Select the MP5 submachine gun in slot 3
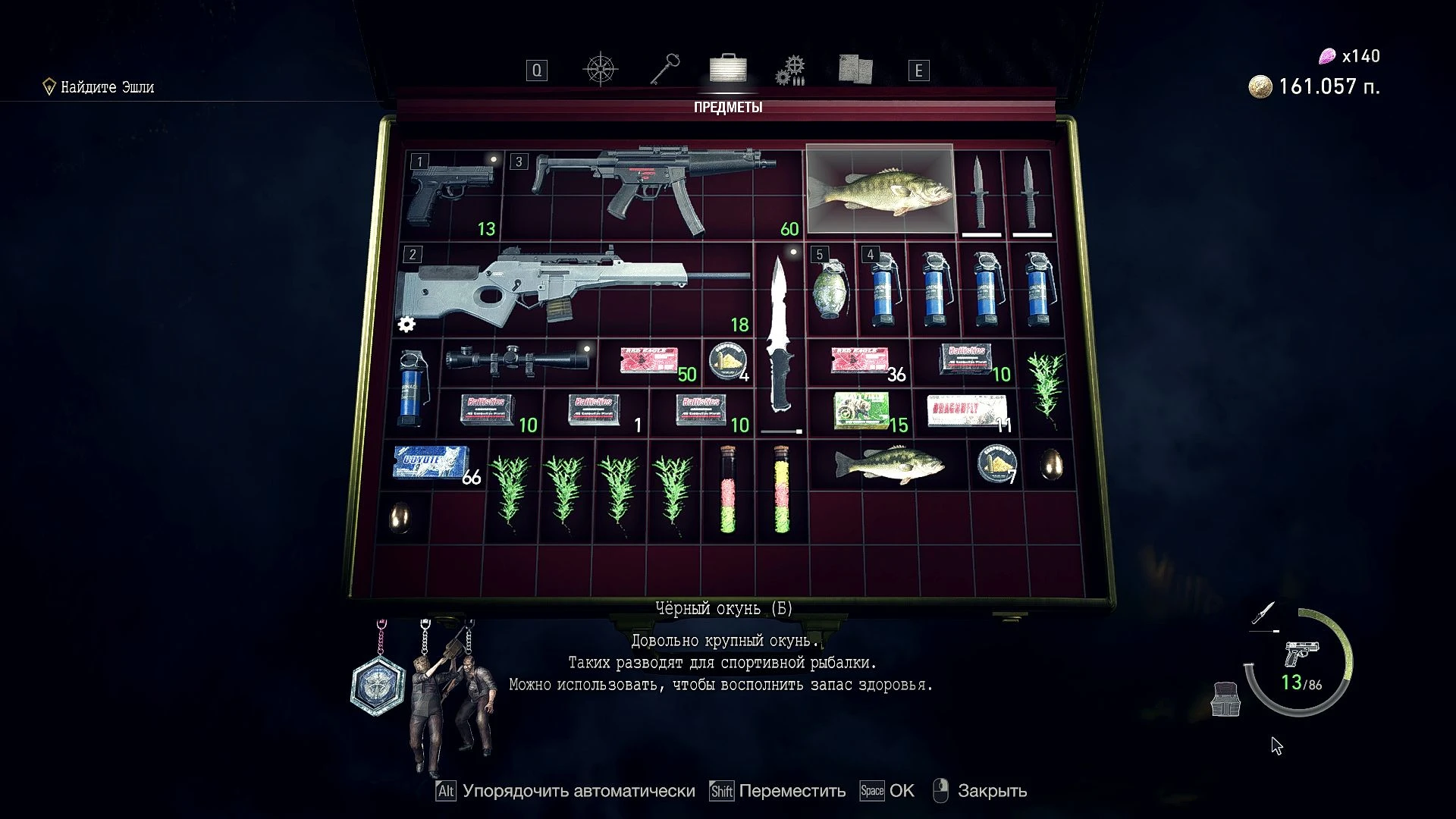The image size is (1456, 819). 652,186
